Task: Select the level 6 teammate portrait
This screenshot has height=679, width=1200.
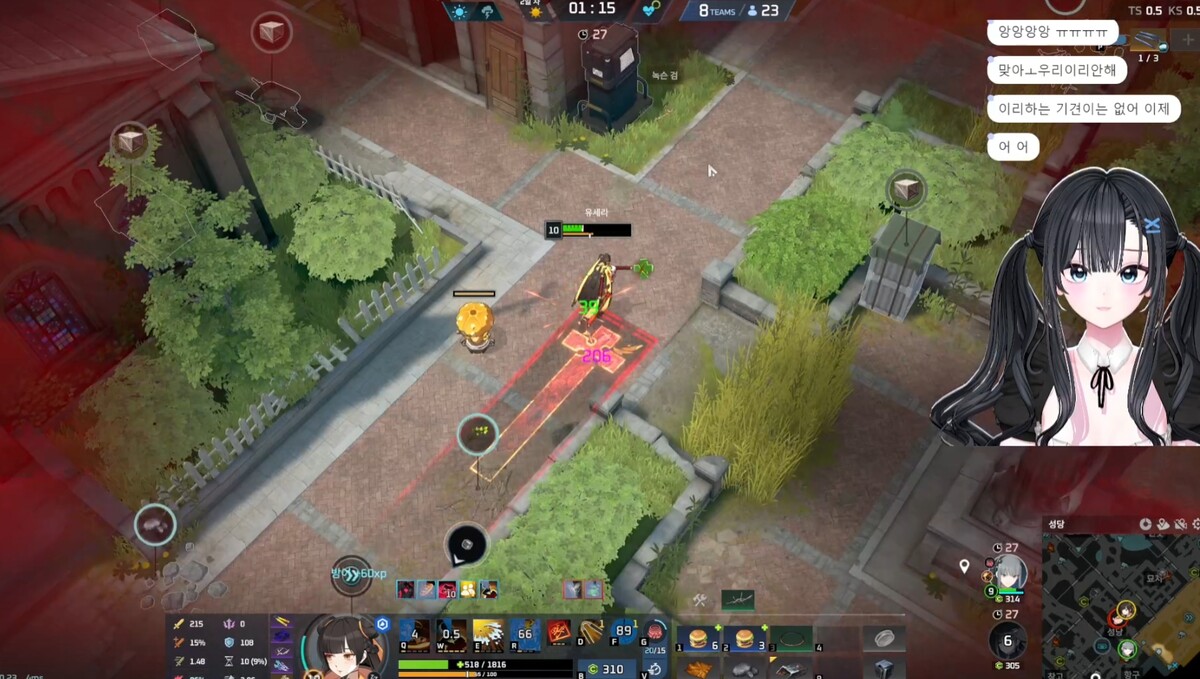Action: click(1008, 641)
